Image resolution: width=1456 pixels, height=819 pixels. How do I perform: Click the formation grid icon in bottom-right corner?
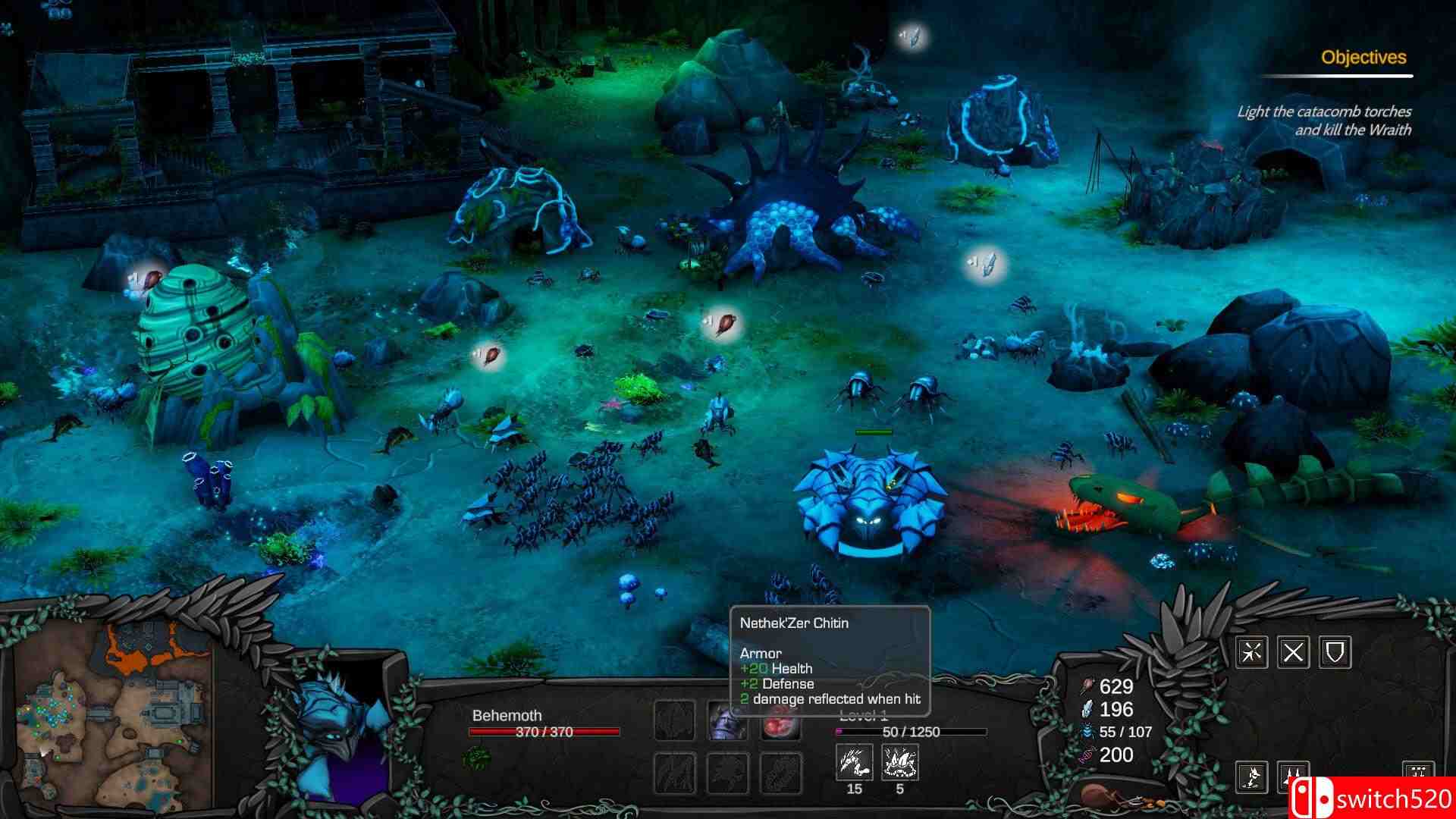pos(1419,772)
